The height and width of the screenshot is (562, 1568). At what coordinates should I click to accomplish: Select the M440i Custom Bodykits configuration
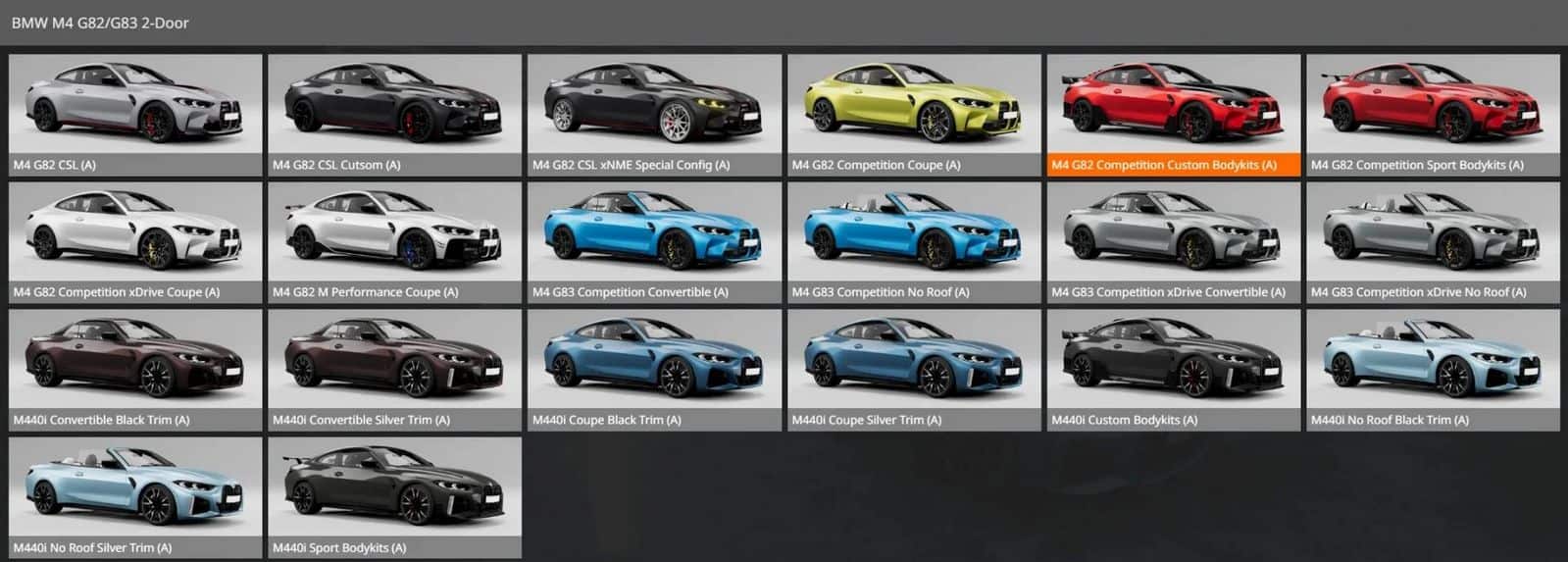[x=1173, y=369]
